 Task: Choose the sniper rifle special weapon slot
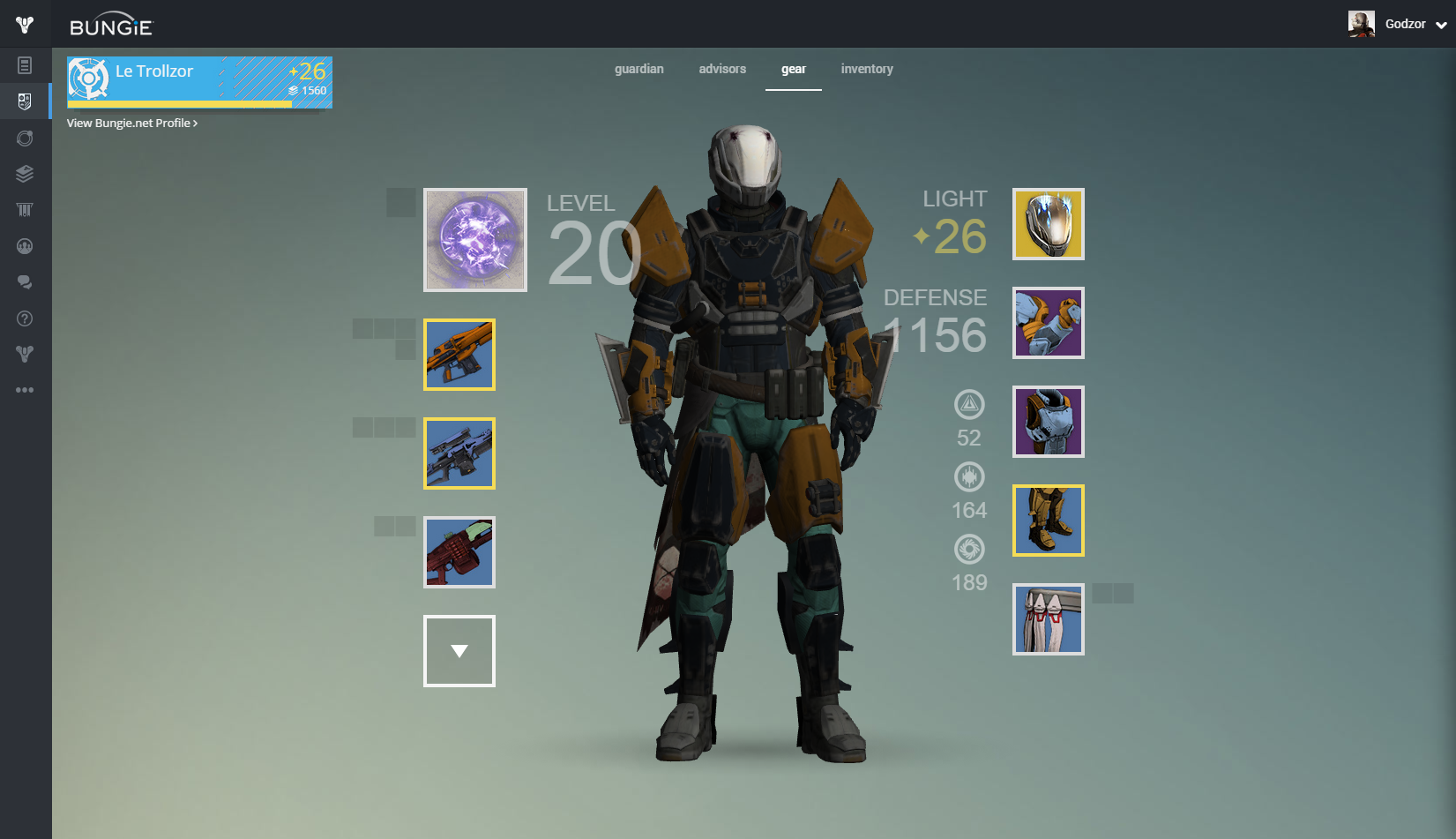point(459,453)
